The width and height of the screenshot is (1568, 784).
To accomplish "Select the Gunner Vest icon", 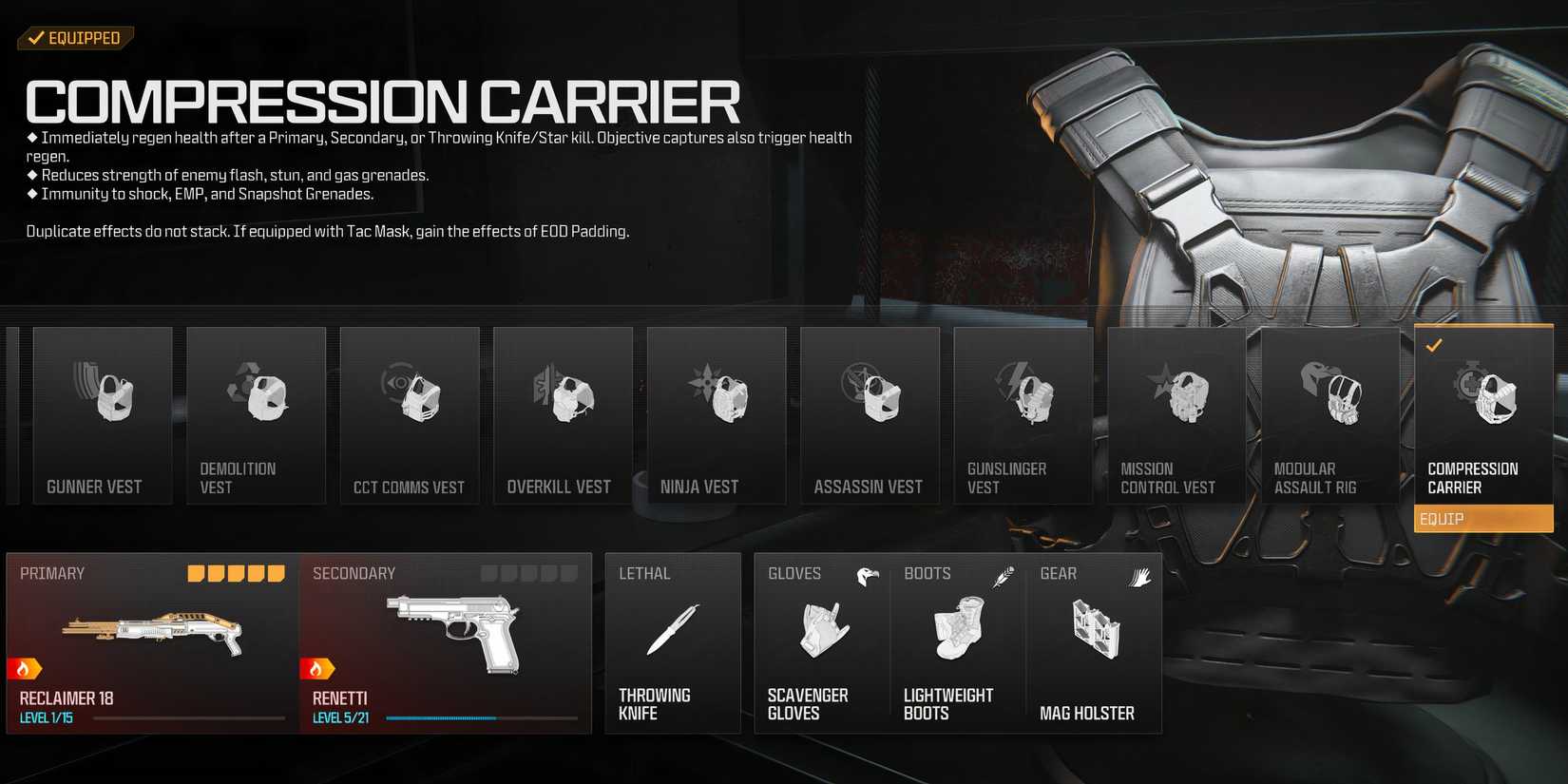I will point(102,413).
